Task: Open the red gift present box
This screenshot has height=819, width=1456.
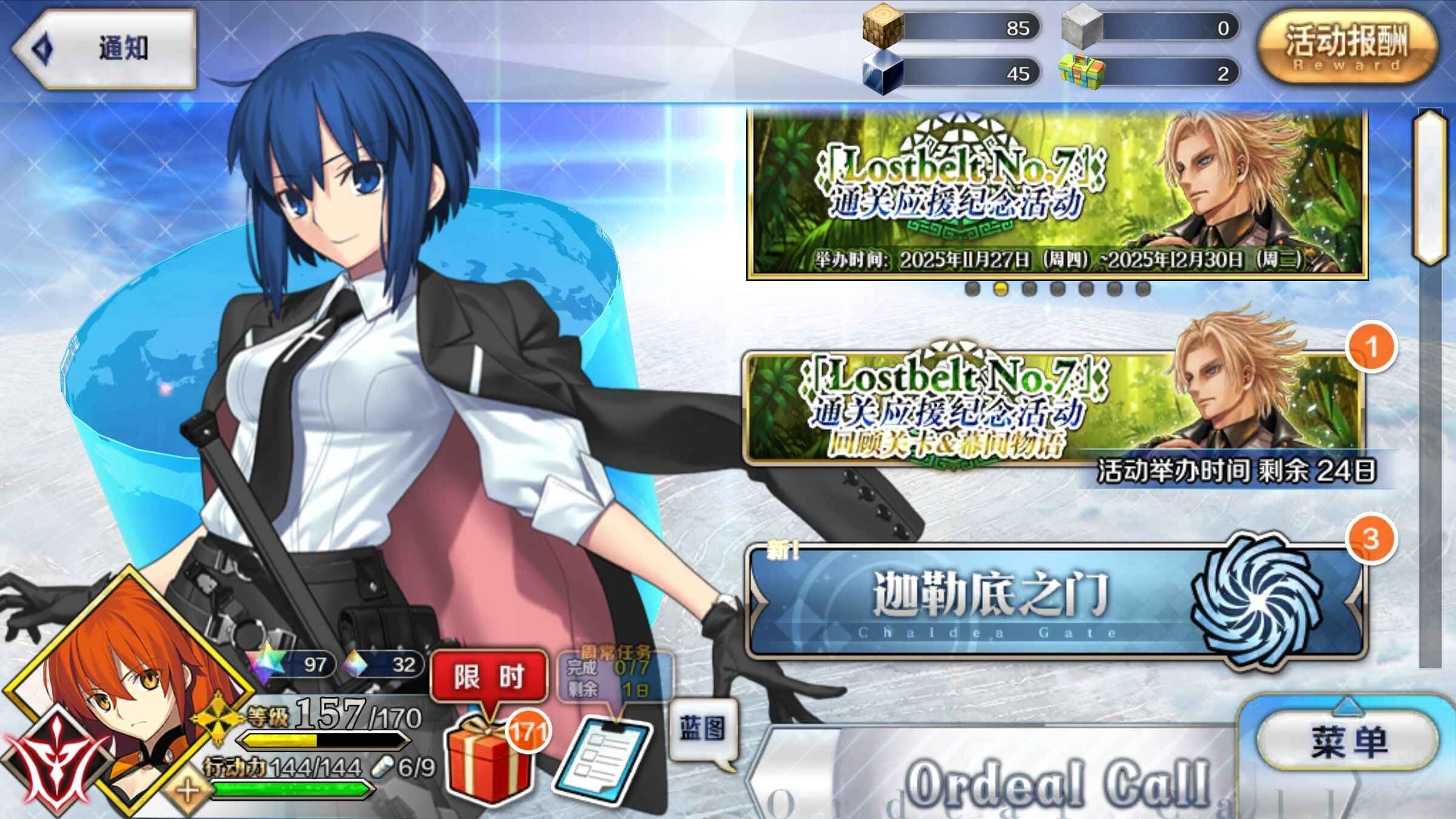Action: pyautogui.click(x=488, y=758)
